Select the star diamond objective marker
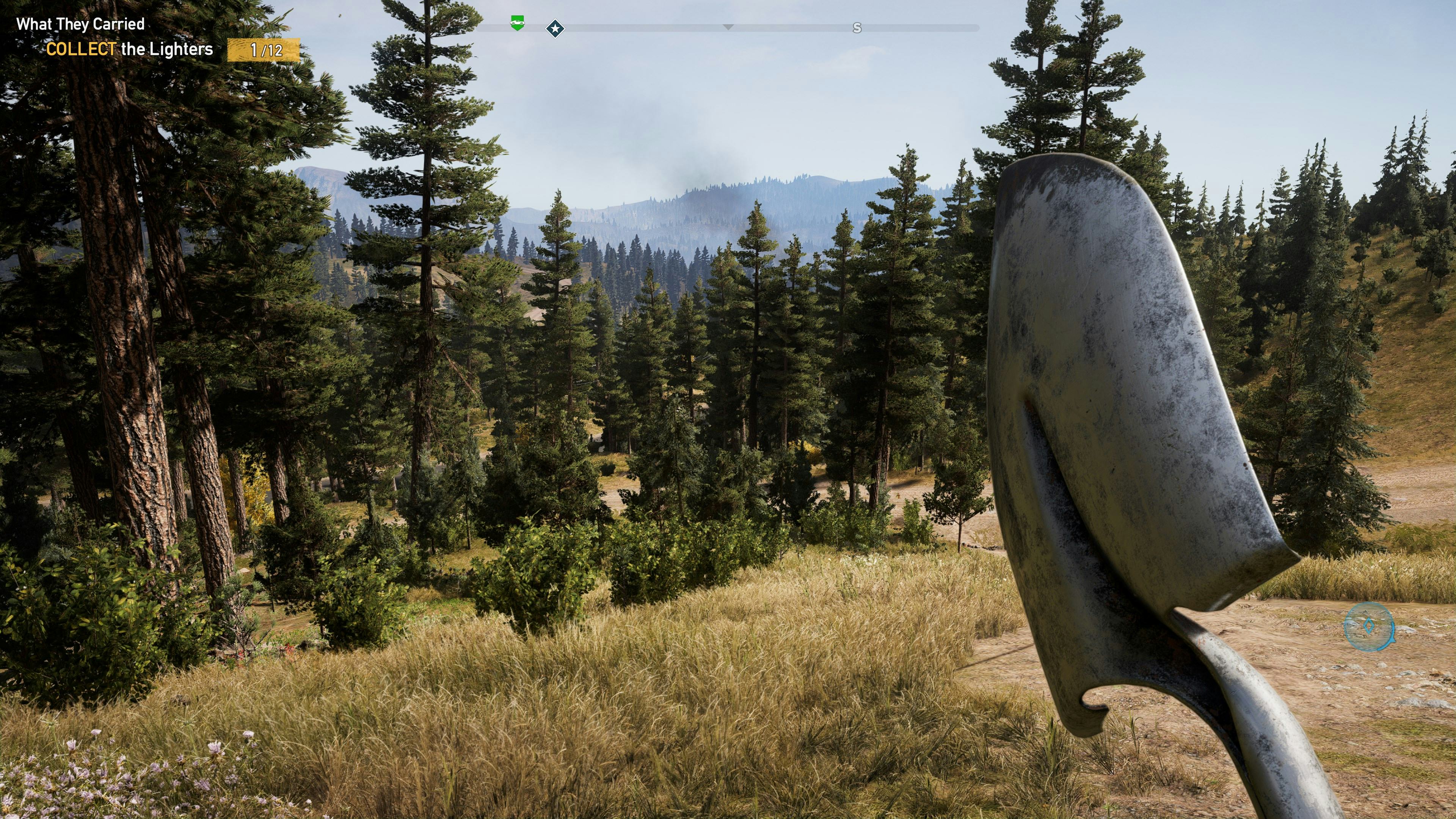The width and height of the screenshot is (1456, 819). 555,28
